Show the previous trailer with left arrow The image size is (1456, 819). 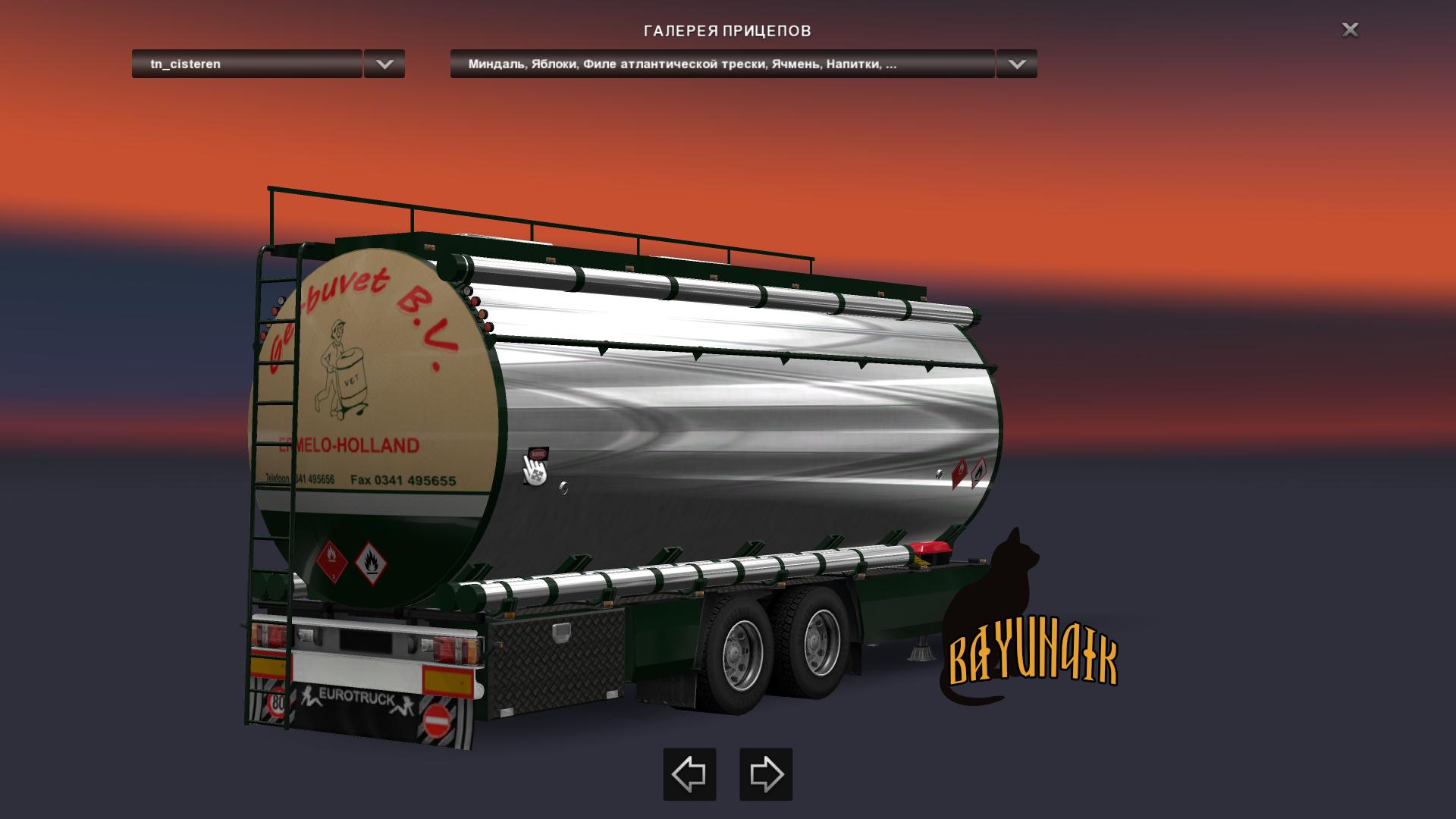tap(689, 774)
